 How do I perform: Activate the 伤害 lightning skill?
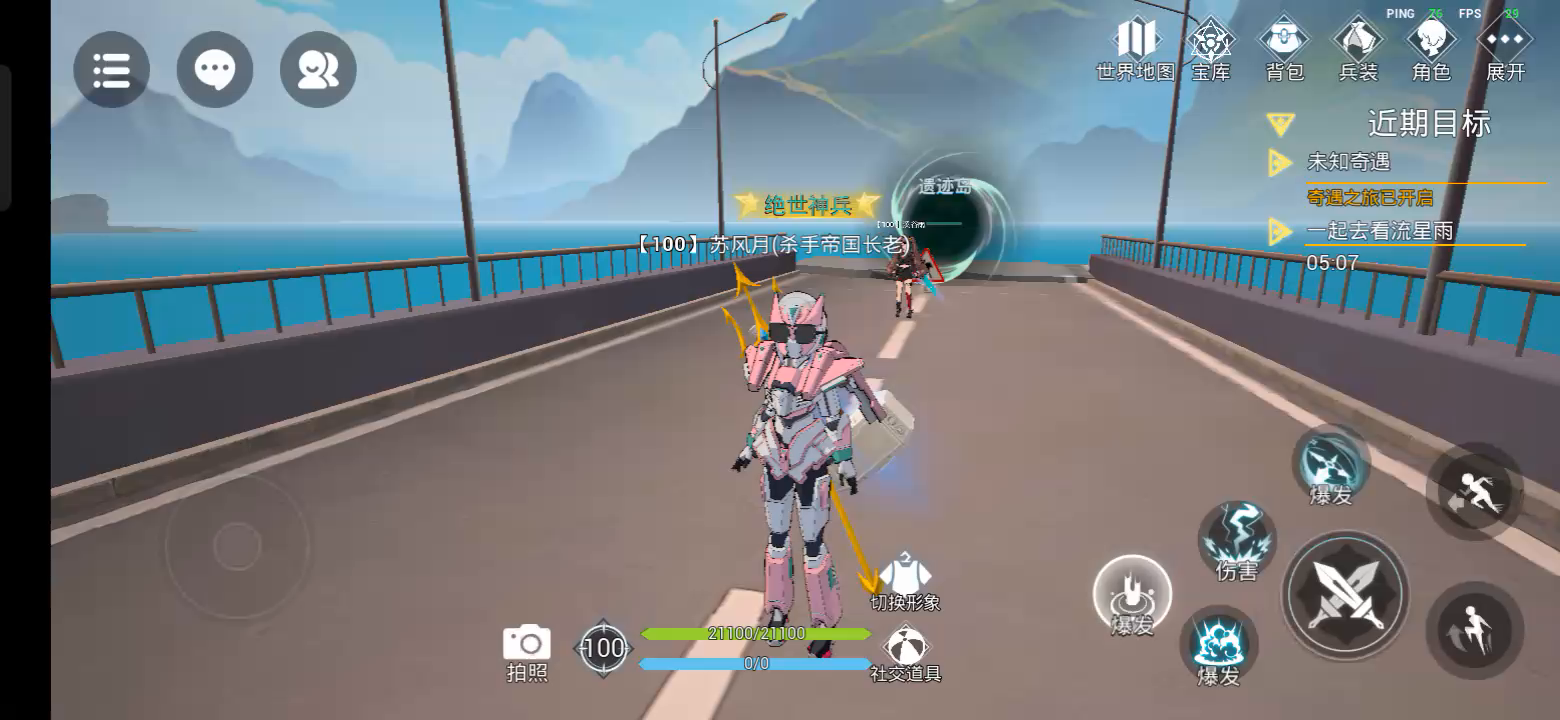coord(1237,541)
